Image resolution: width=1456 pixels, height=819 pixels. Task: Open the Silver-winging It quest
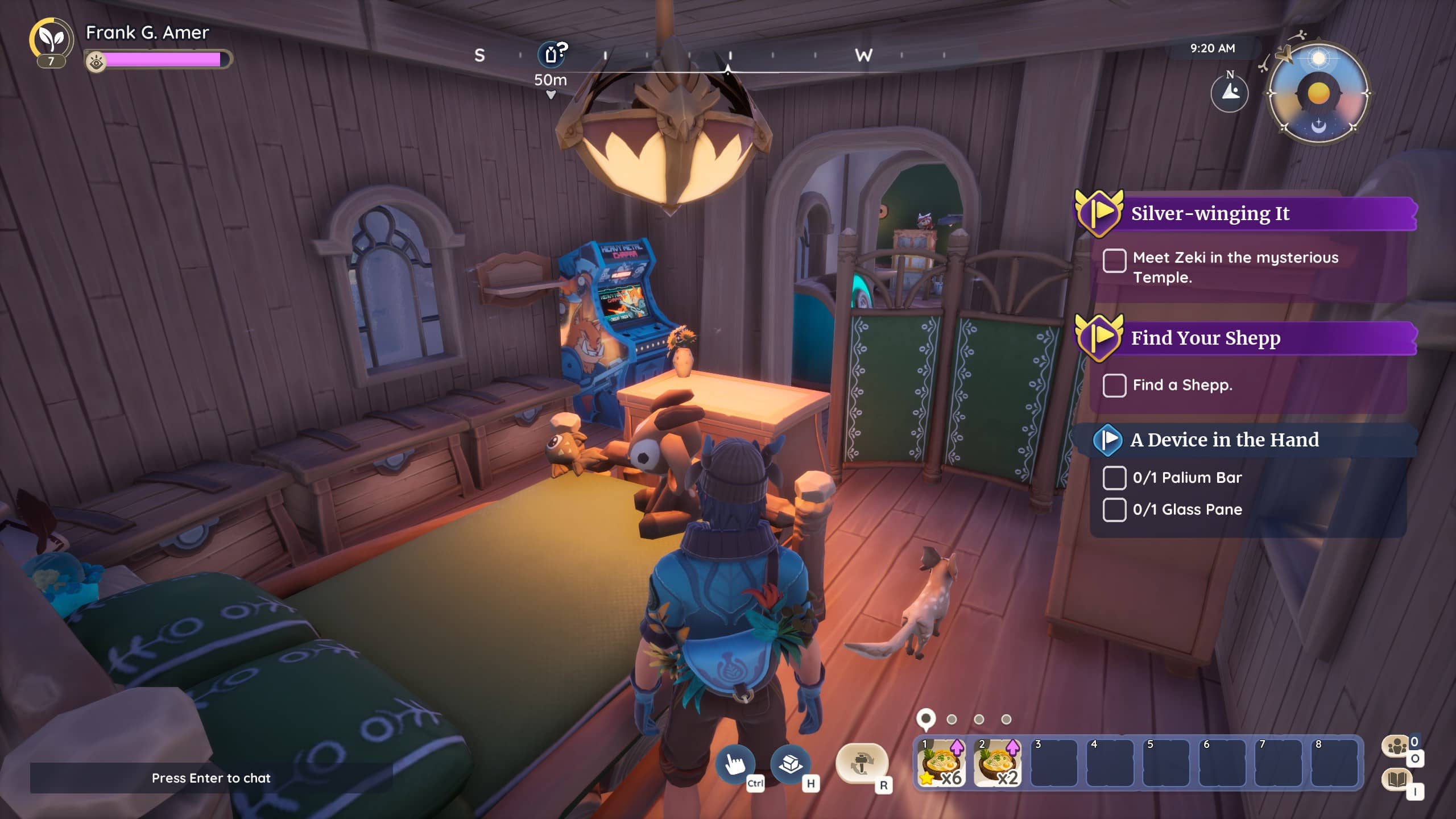1209,214
